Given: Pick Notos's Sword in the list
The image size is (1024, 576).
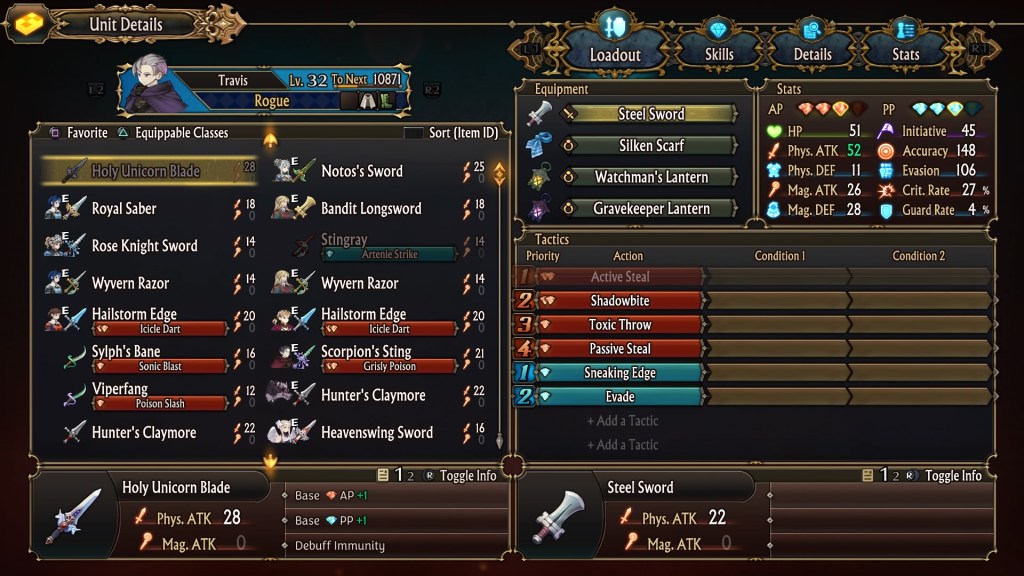Looking at the screenshot, I should pos(362,171).
